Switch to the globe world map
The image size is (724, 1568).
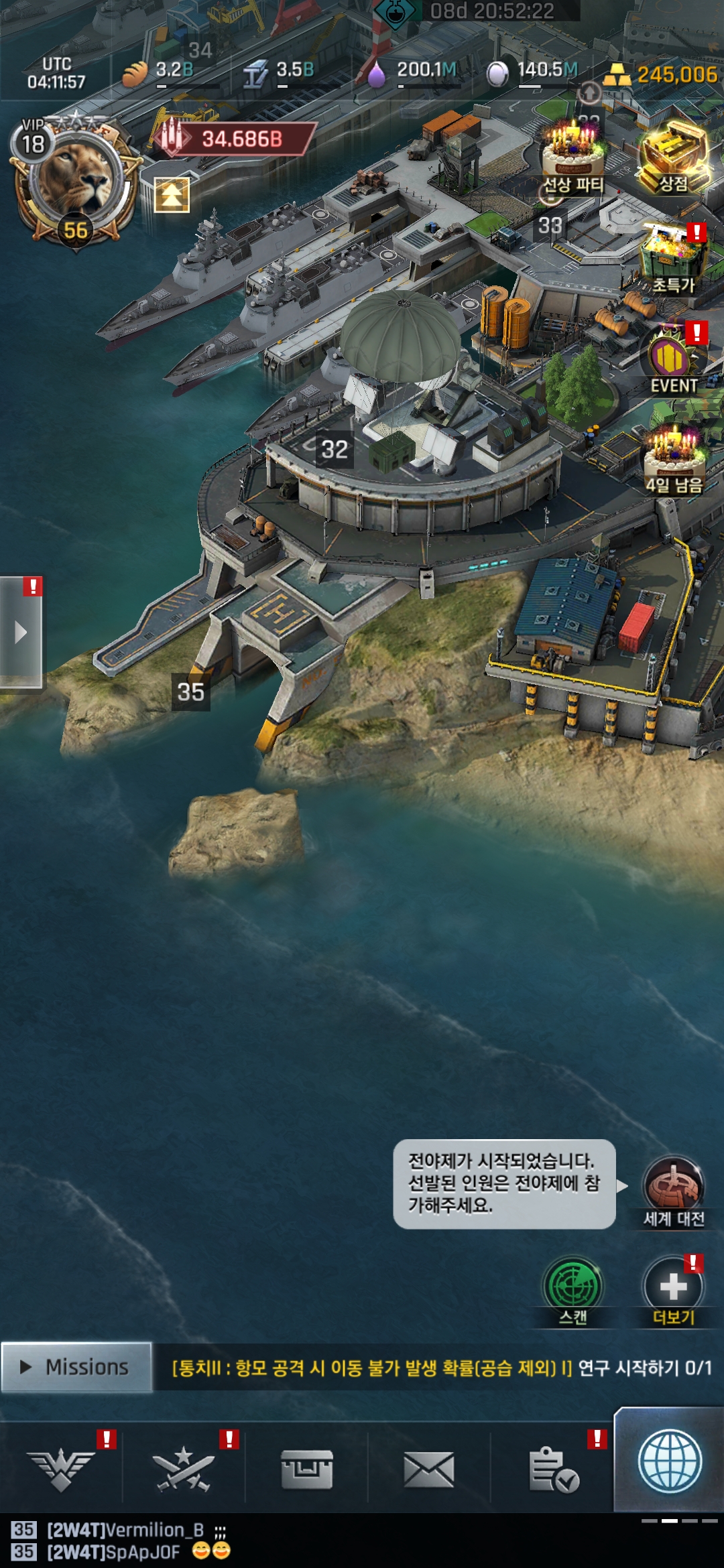[669, 1462]
